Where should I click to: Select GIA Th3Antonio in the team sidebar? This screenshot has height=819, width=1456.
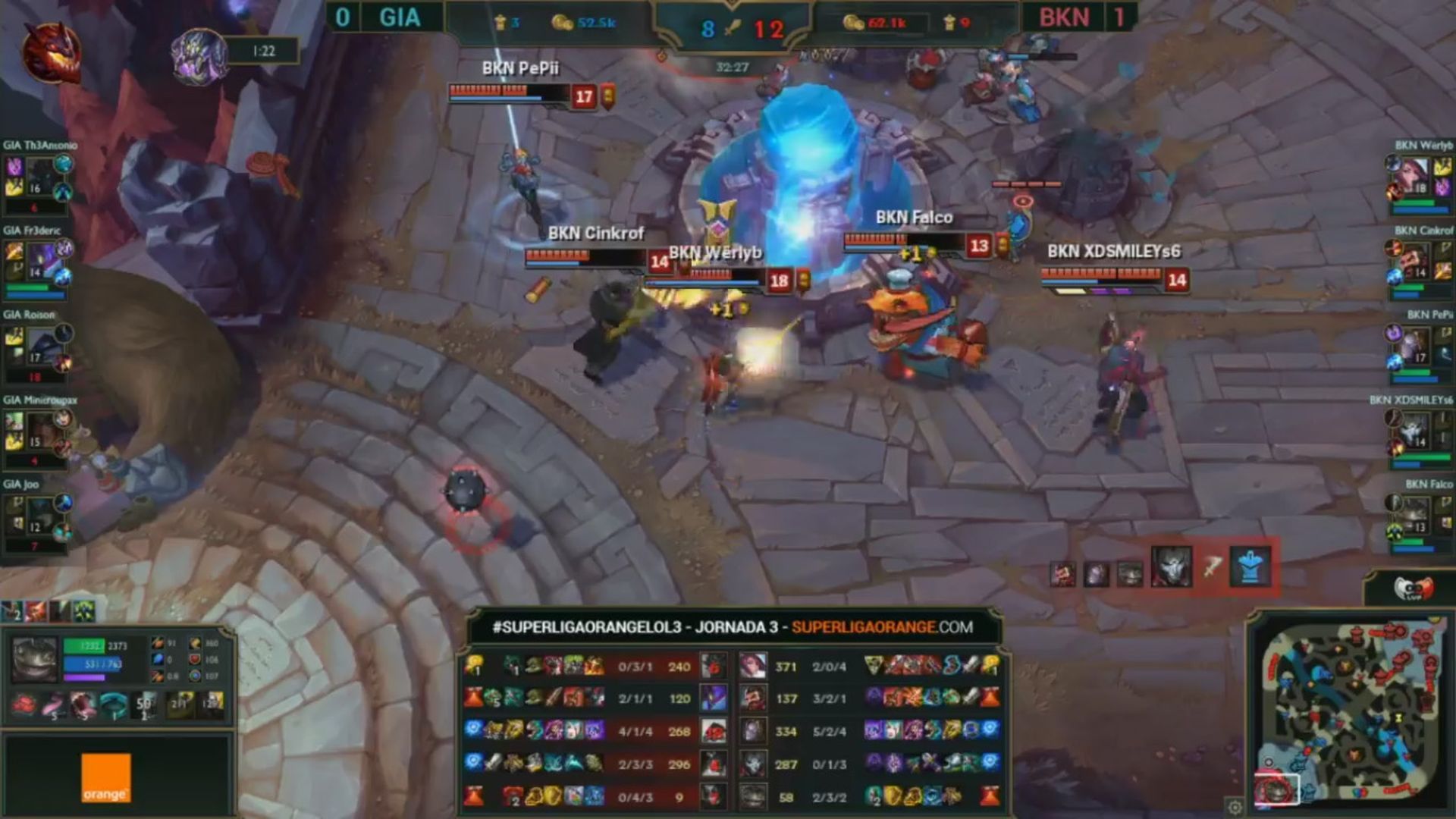(x=39, y=177)
